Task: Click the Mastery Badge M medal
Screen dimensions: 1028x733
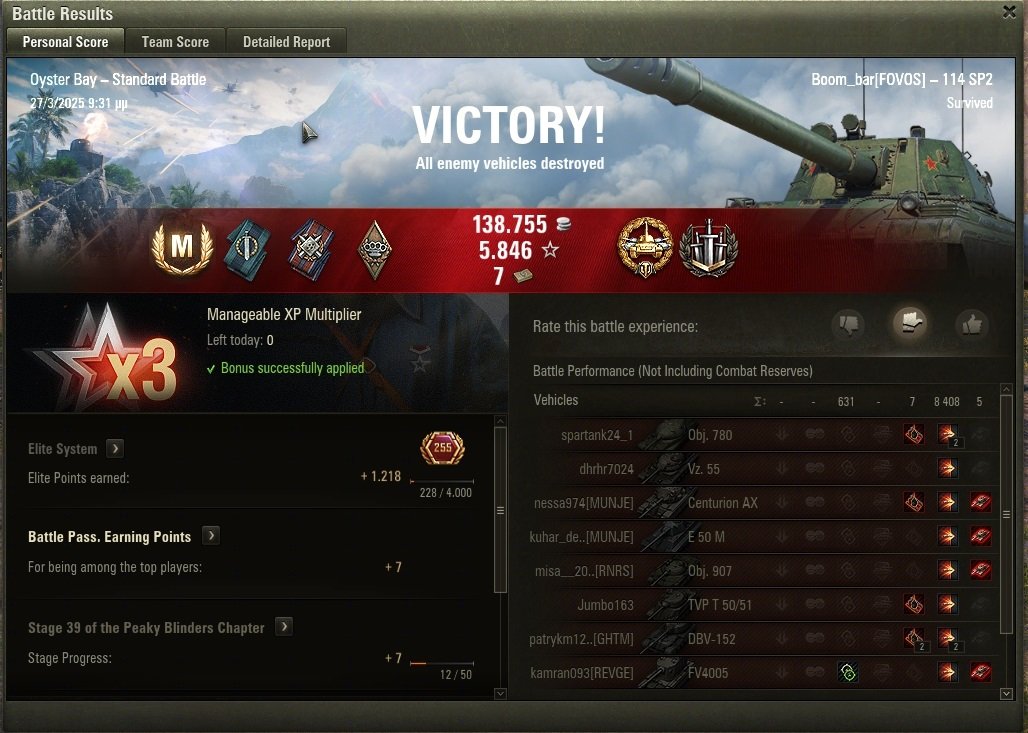Action: [x=181, y=249]
